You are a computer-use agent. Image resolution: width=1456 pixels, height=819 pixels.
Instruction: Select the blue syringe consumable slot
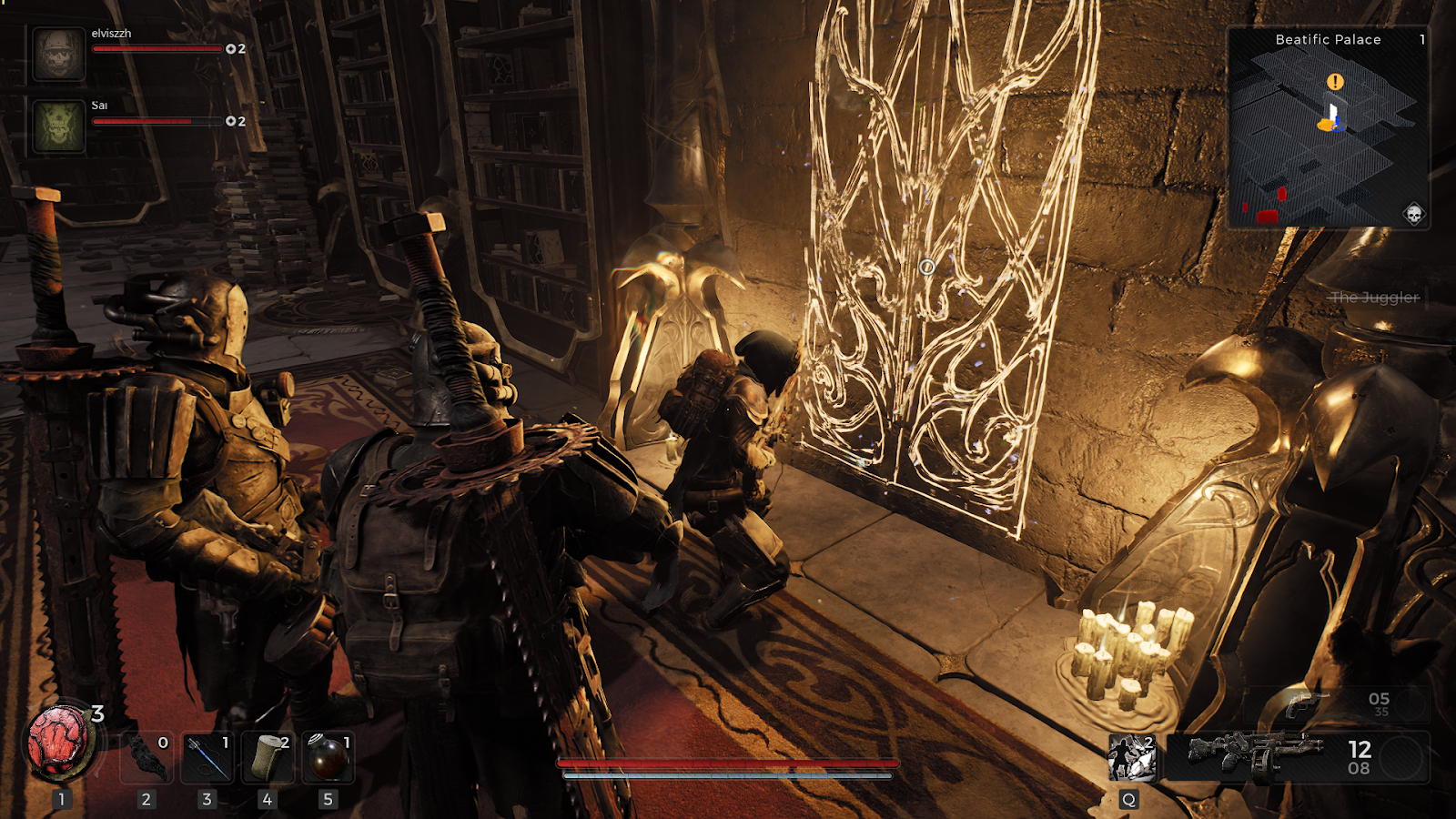[207, 757]
